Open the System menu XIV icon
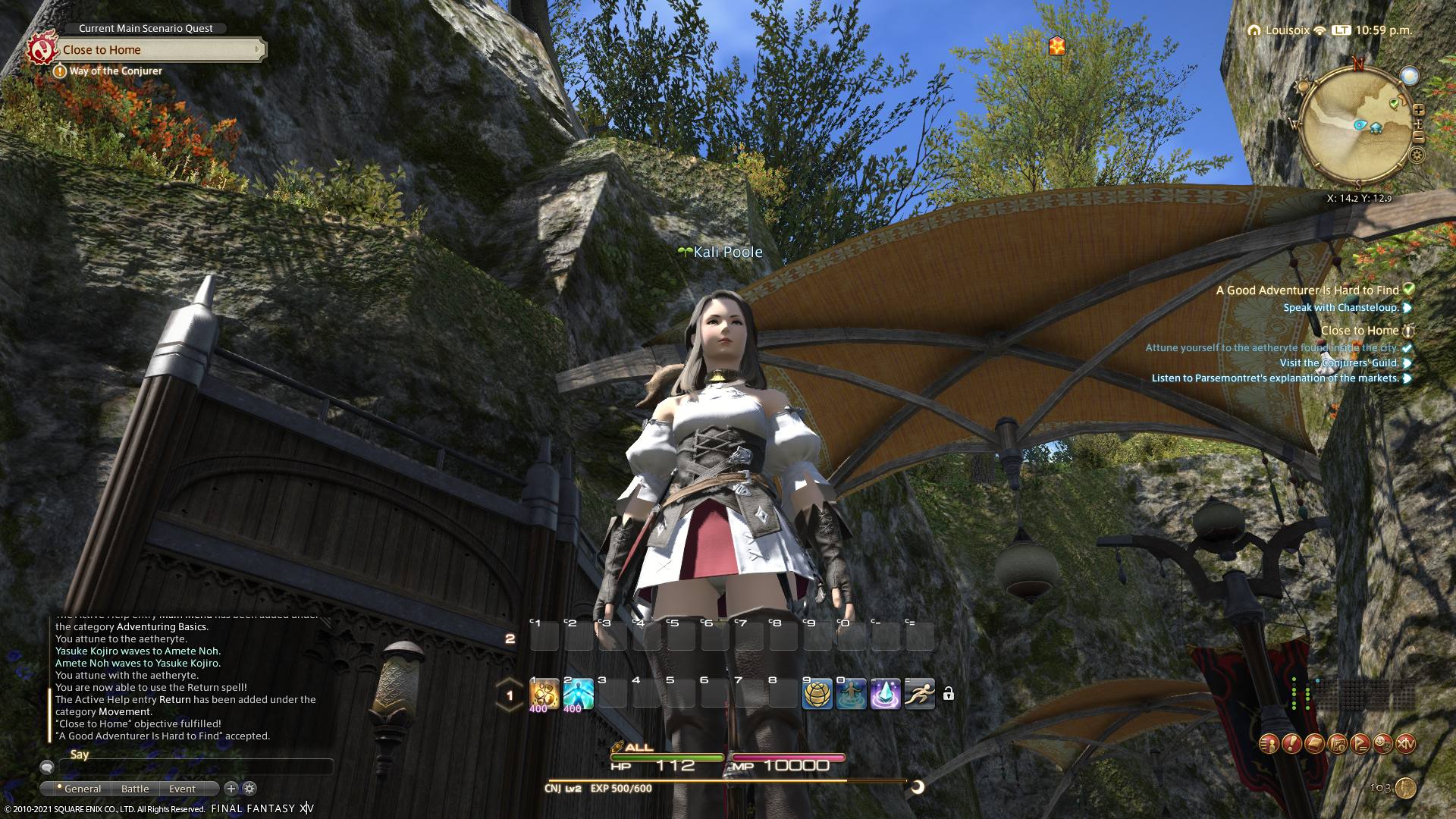The image size is (1456, 819). 1405,744
